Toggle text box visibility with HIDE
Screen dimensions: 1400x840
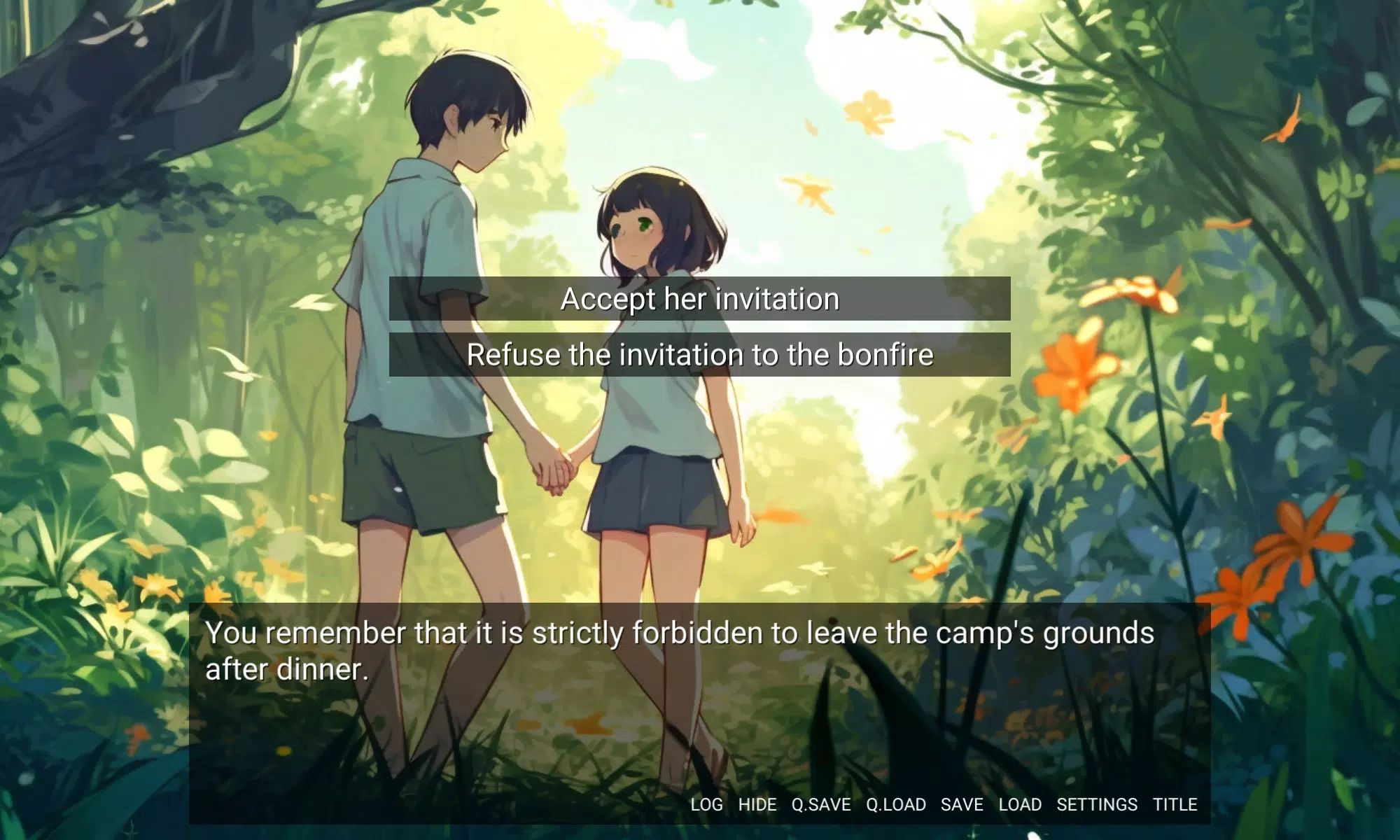(757, 804)
